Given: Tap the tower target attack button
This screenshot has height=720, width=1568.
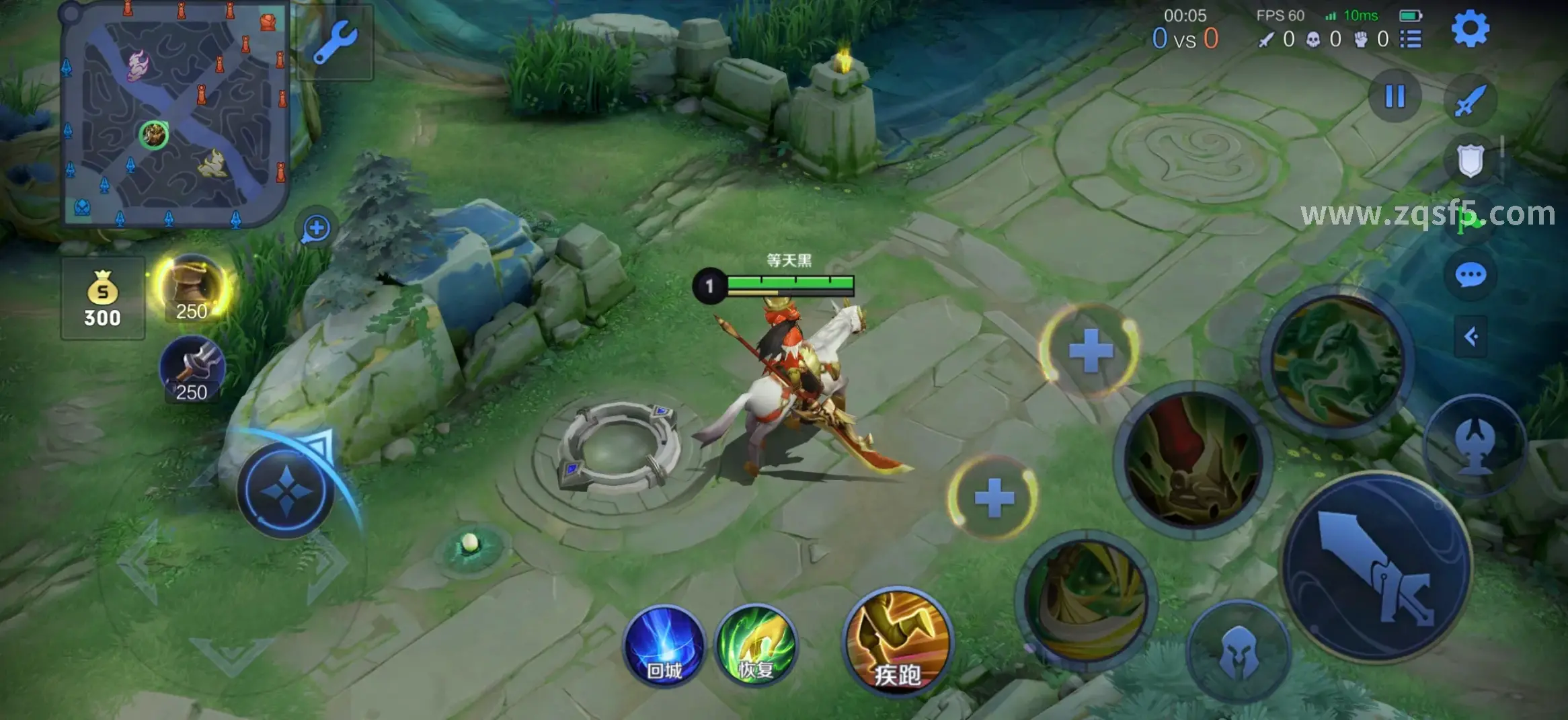Looking at the screenshot, I should [1475, 444].
